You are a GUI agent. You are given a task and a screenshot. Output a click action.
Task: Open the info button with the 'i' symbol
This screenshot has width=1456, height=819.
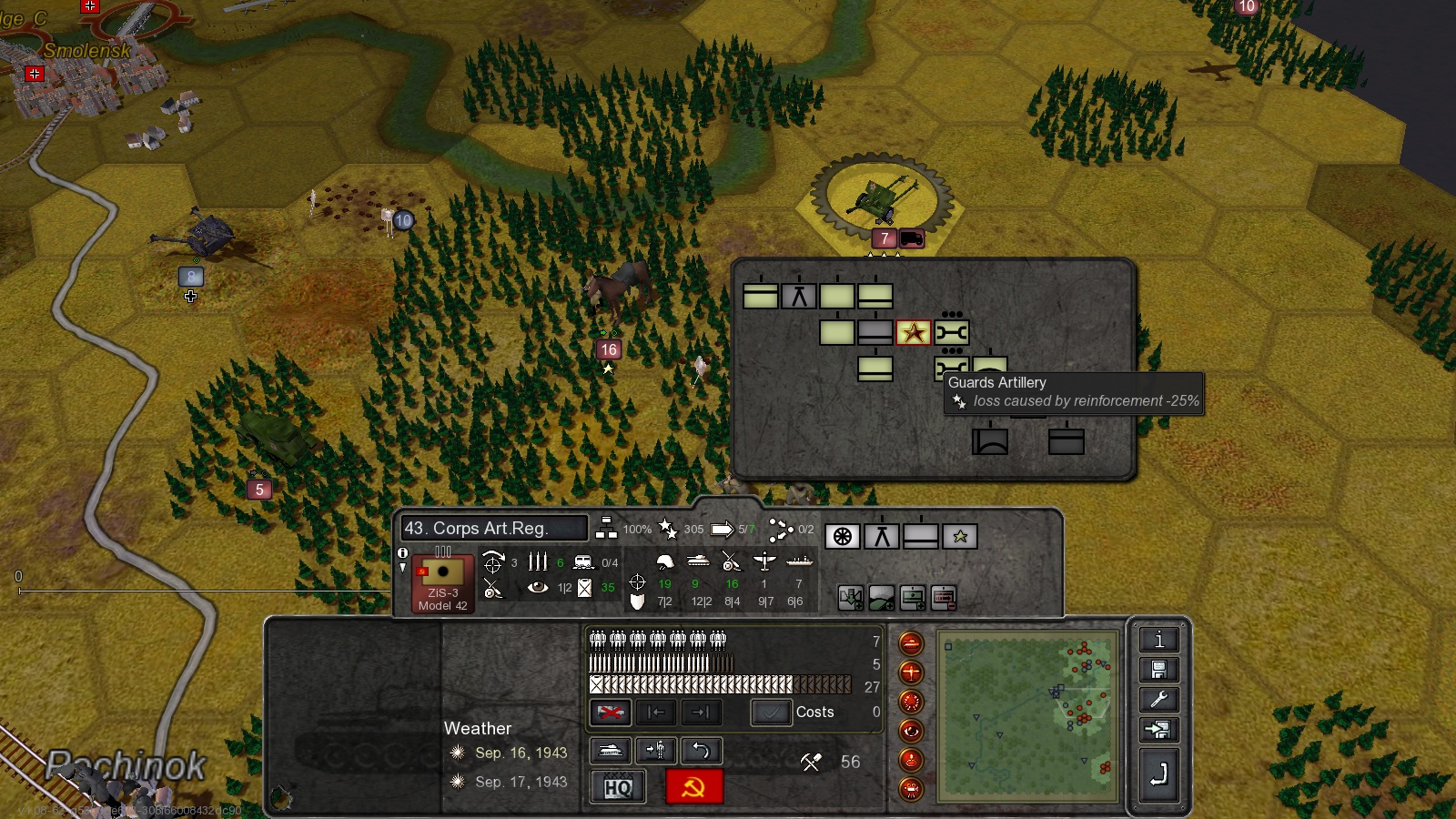click(x=1158, y=640)
